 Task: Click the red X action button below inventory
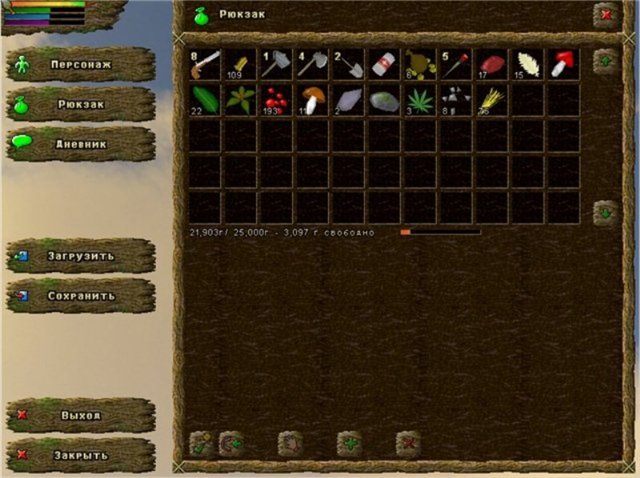407,443
